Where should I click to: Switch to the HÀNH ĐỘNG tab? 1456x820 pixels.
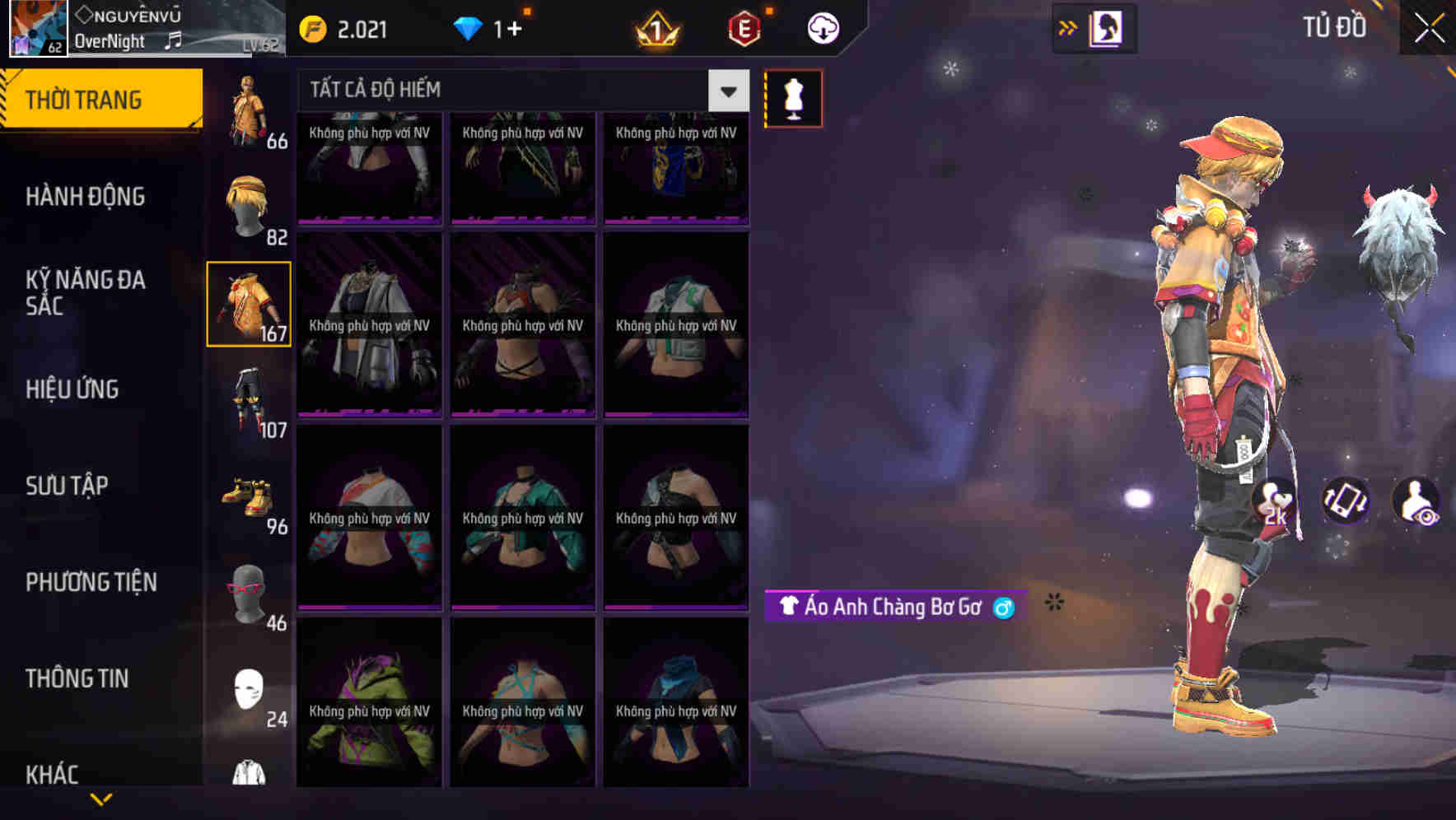(x=86, y=196)
